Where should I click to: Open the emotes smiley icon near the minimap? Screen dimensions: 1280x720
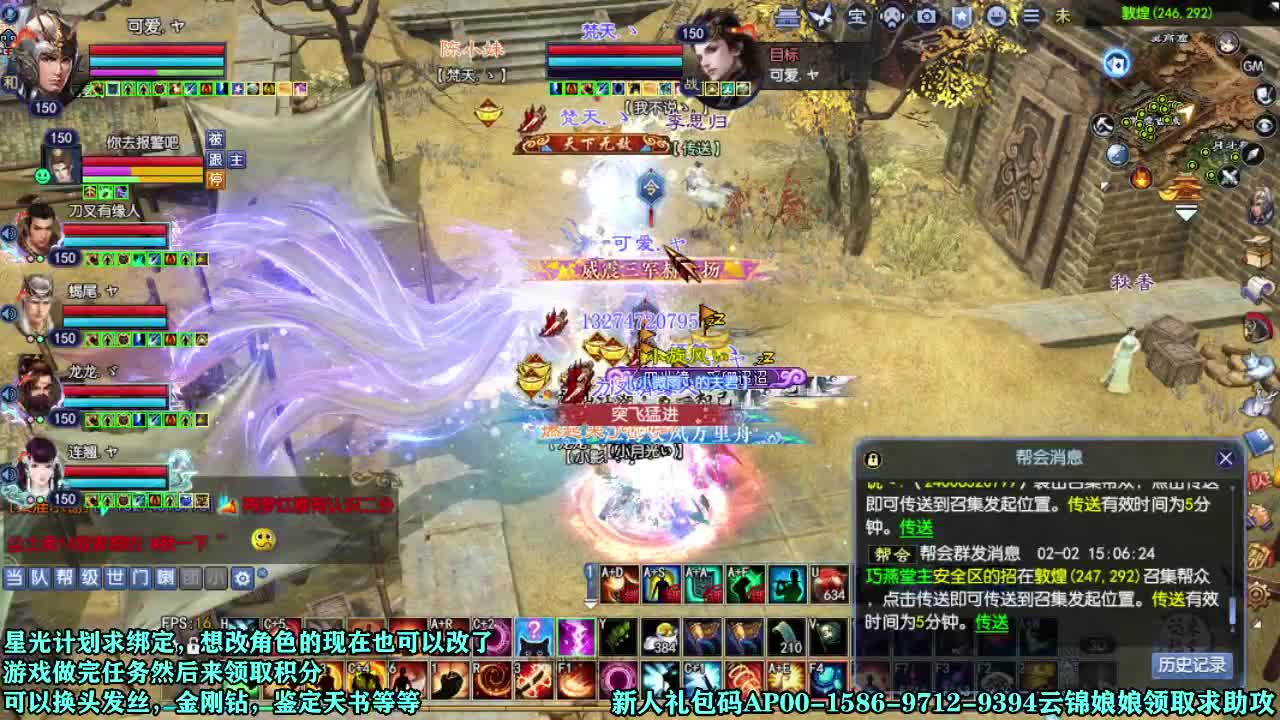(x=998, y=17)
